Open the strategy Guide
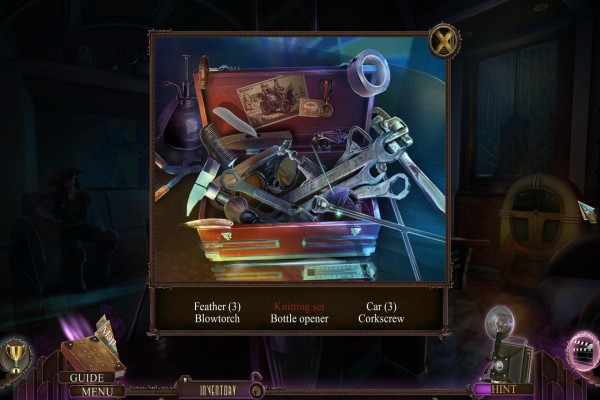Image resolution: width=600 pixels, height=400 pixels. 87,378
